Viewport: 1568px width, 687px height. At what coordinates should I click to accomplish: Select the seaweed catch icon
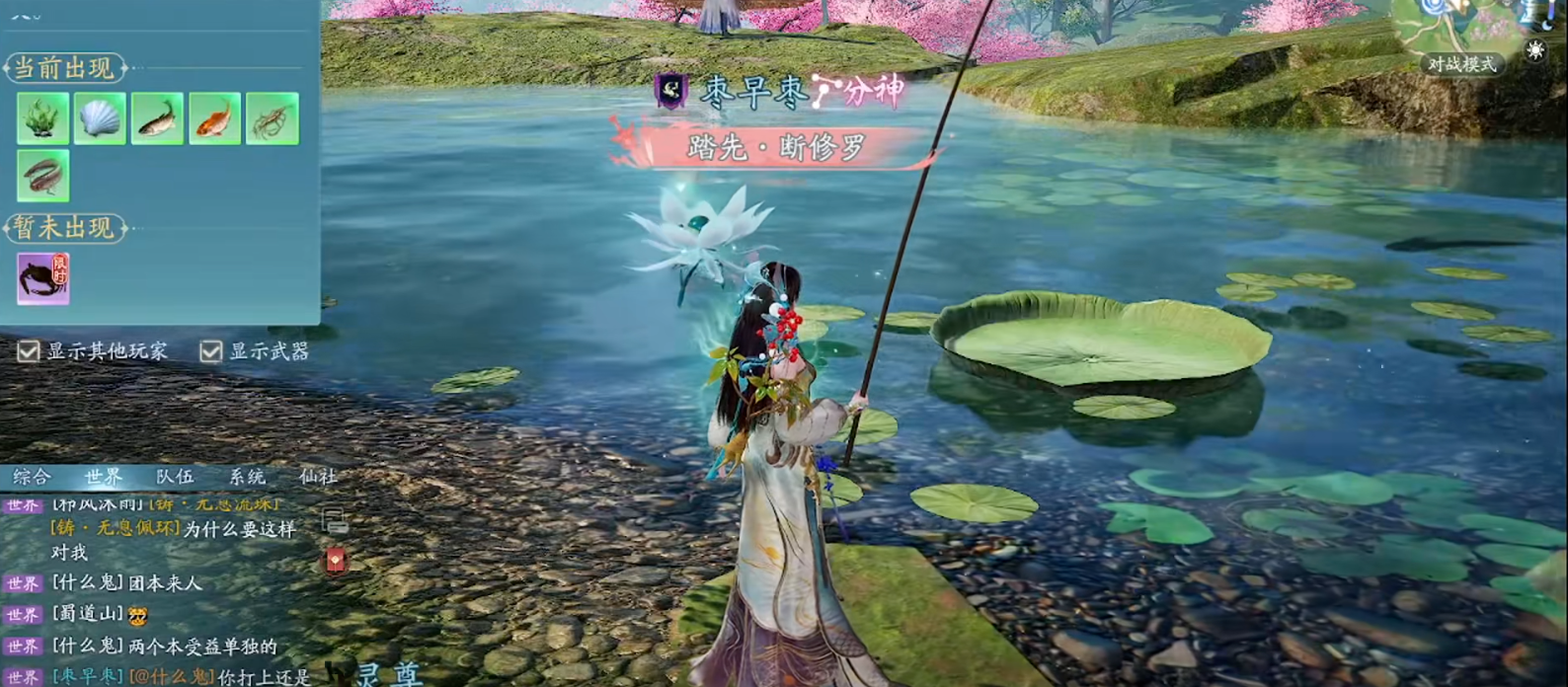(42, 118)
